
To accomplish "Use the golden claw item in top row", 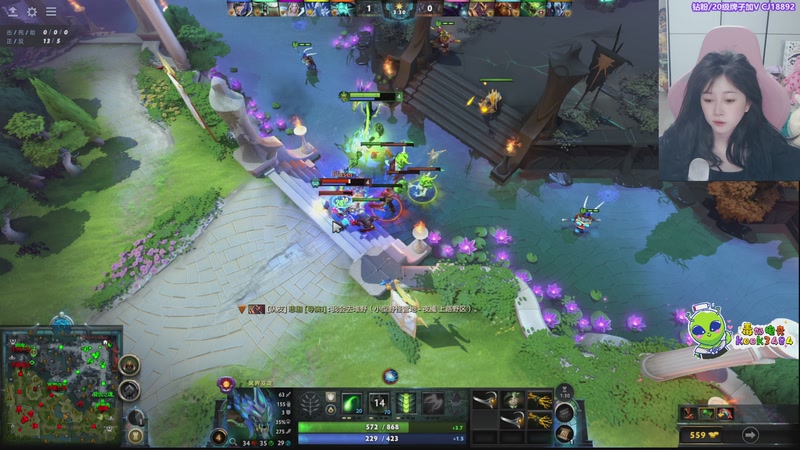I will tap(539, 401).
